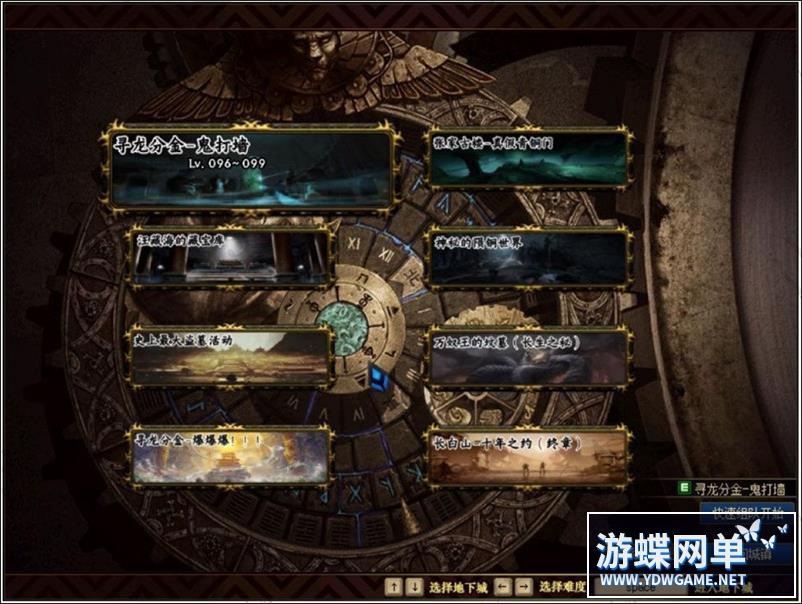The image size is (802, 604).
Task: Select the 寻龙分金-鬼打墙 dungeon banner
Action: [250, 167]
